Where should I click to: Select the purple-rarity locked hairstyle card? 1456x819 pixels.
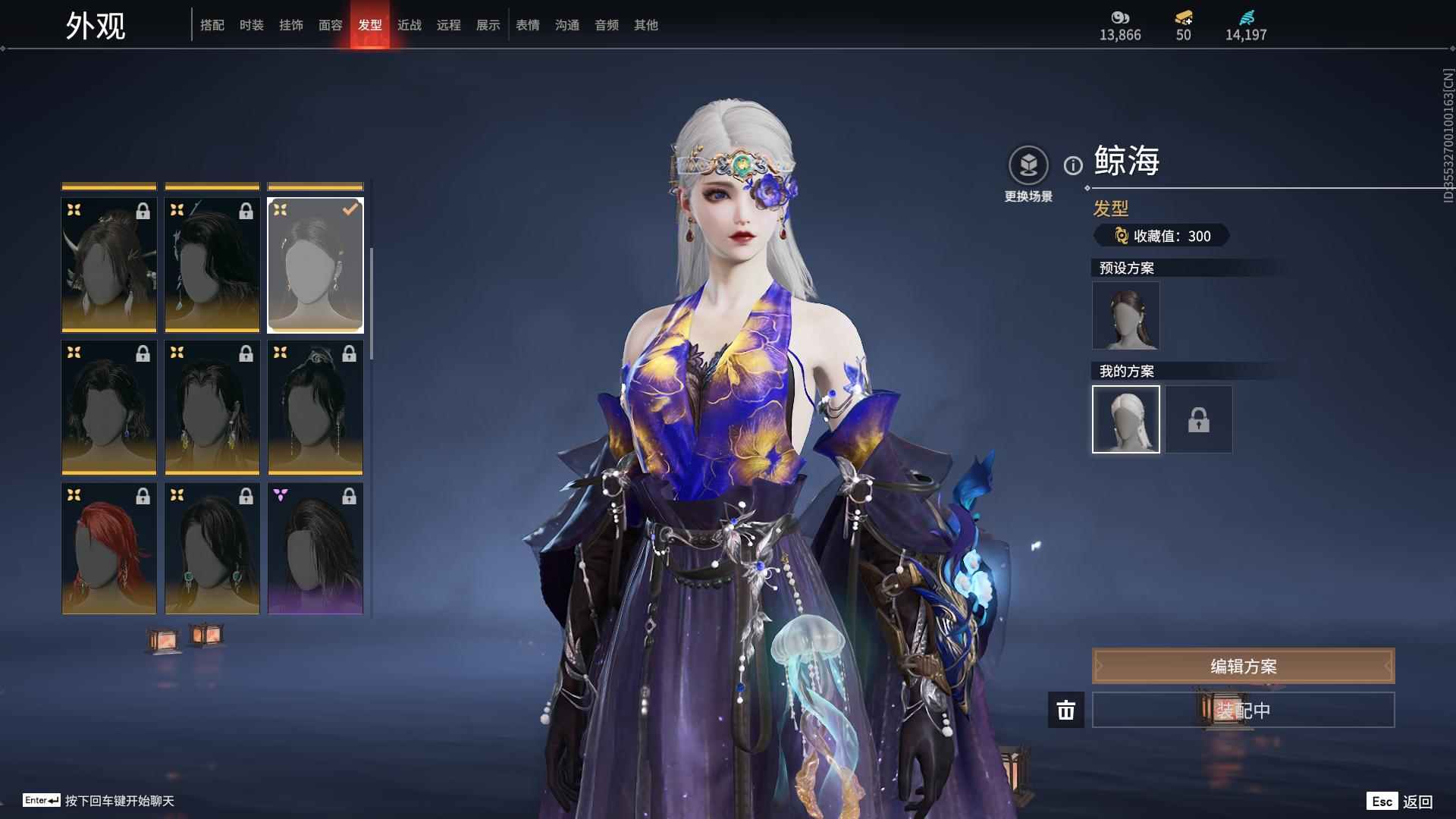[315, 548]
